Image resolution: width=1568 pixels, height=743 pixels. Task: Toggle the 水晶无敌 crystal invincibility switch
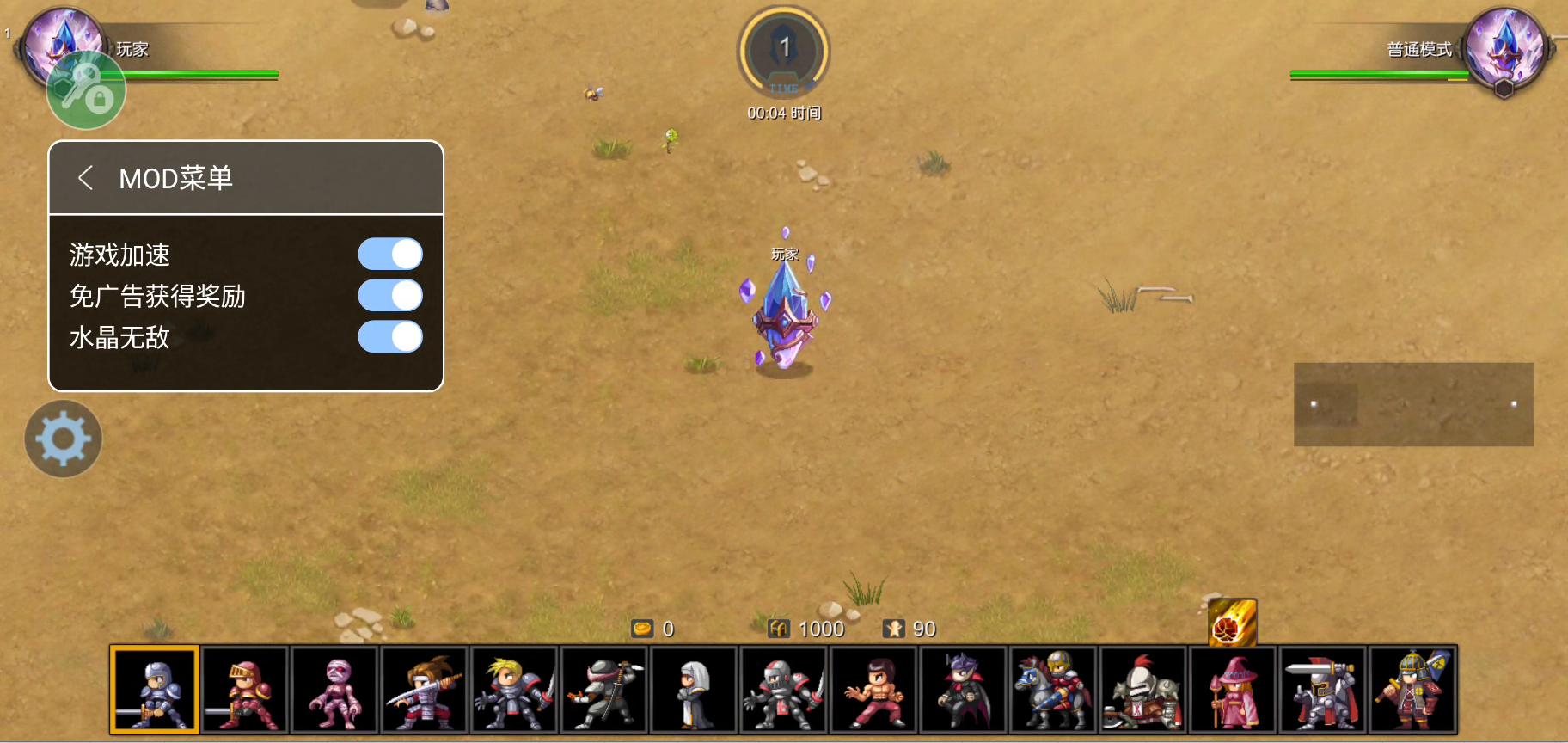pyautogui.click(x=390, y=337)
